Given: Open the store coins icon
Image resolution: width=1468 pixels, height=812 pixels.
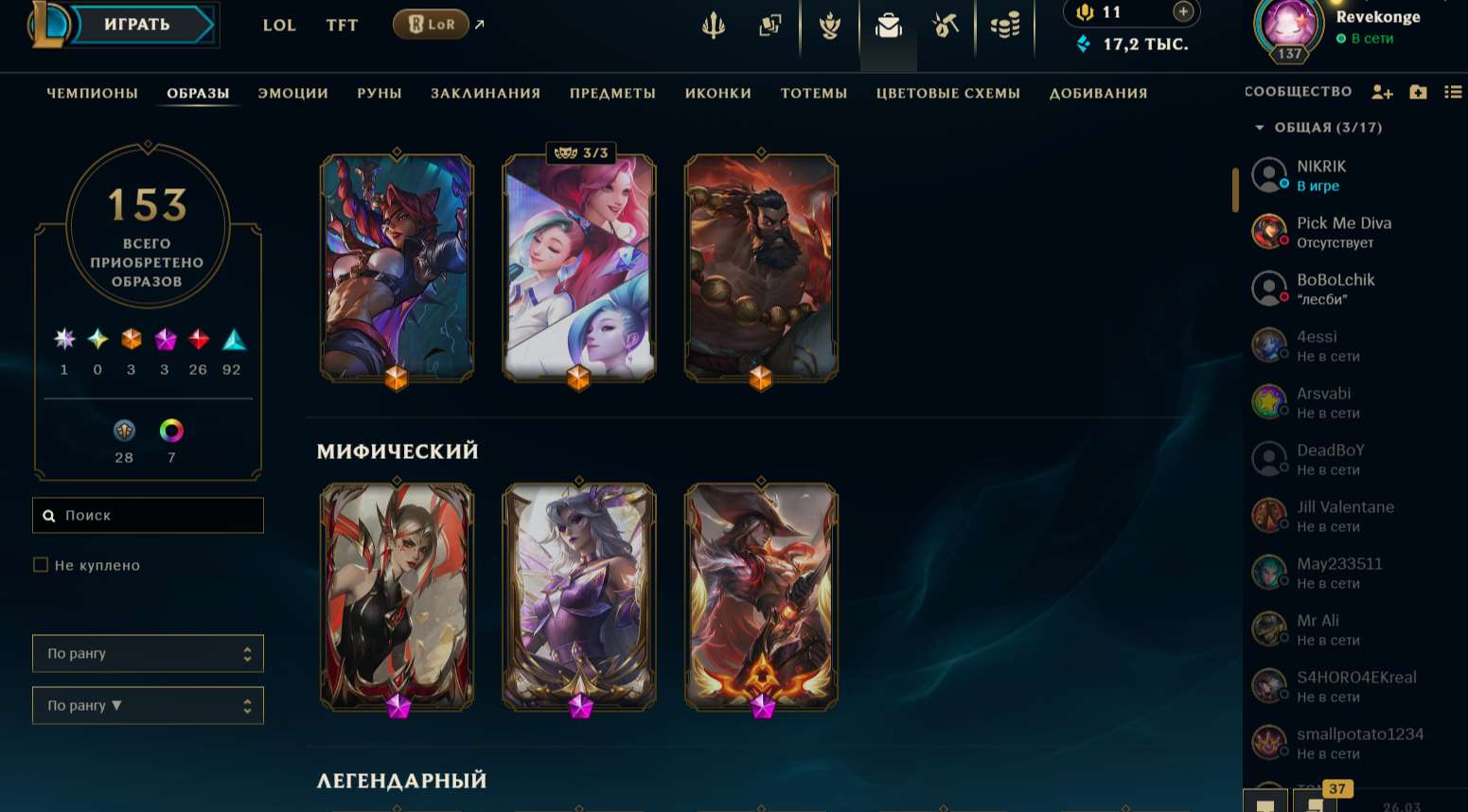Looking at the screenshot, I should click(1004, 26).
